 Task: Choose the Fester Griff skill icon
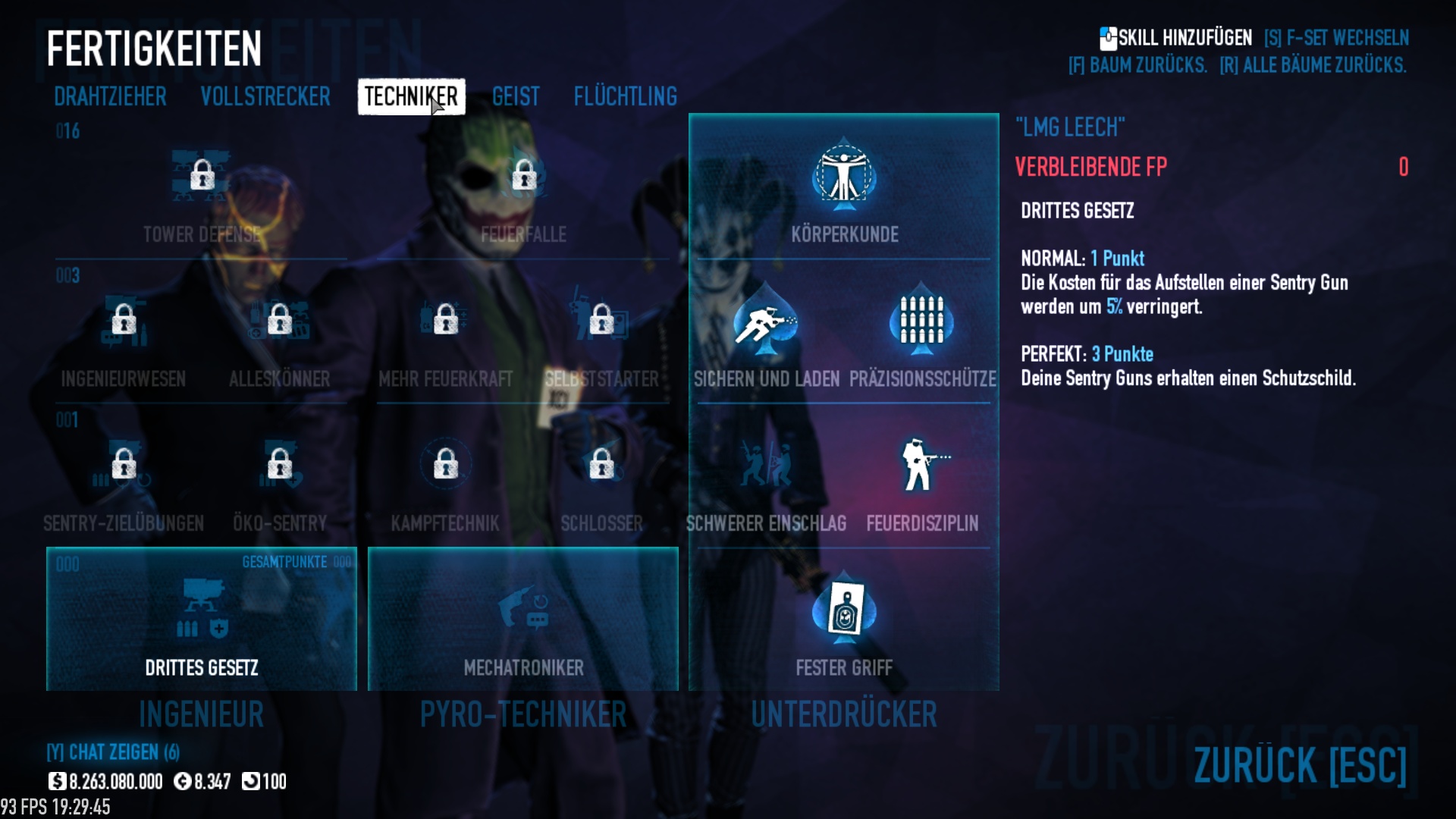844,611
